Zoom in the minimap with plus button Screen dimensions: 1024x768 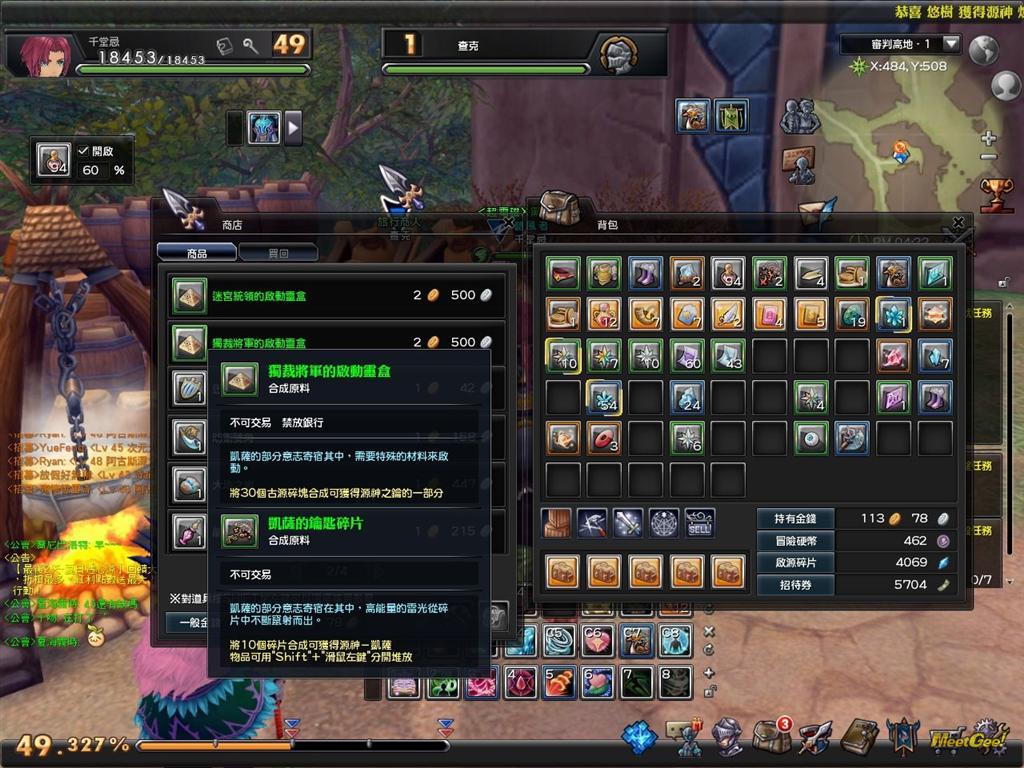[989, 138]
